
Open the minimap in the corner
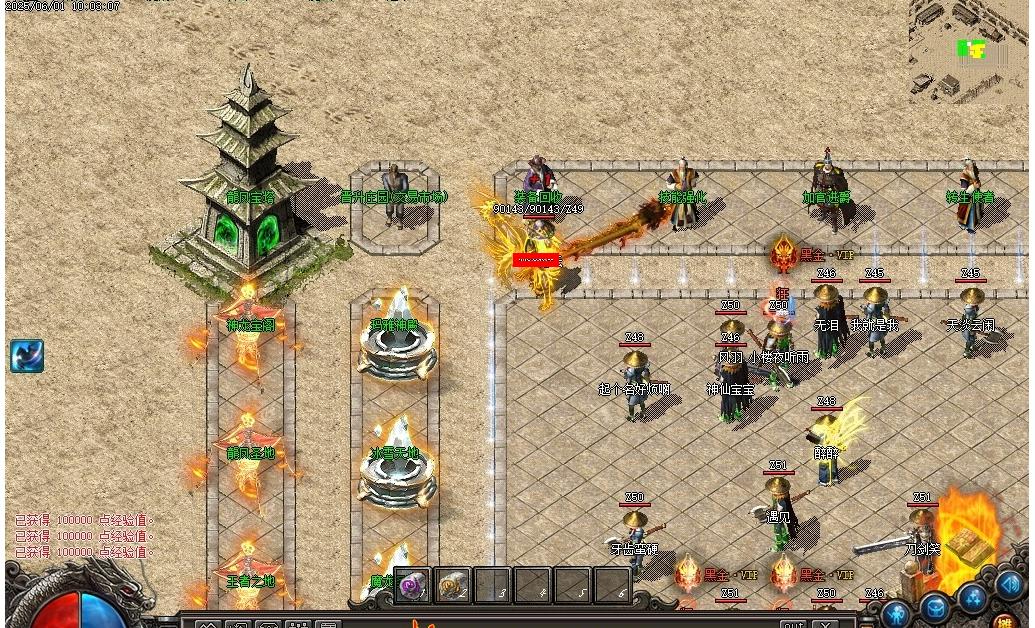coord(967,50)
